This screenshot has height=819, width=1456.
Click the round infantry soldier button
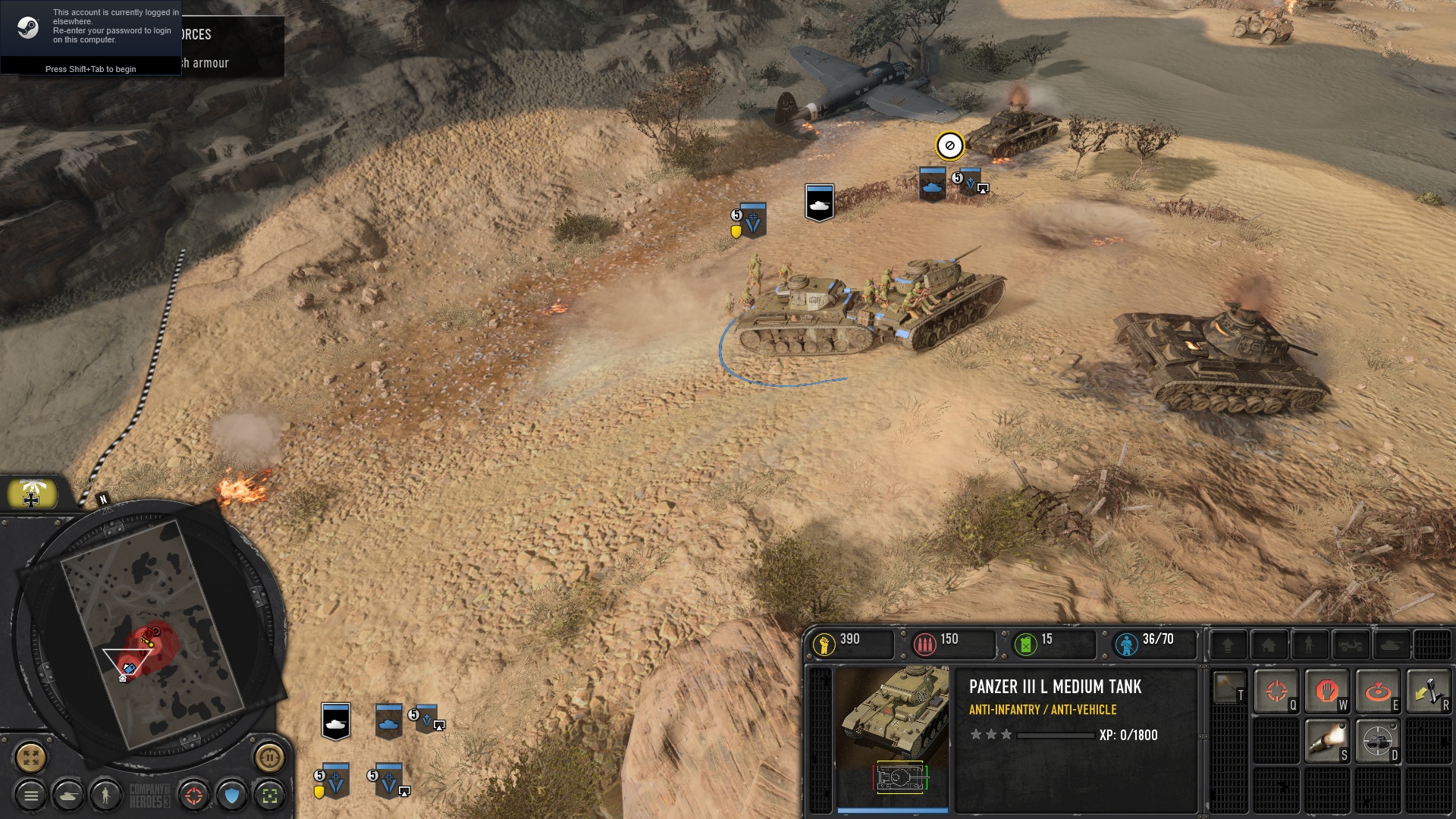pyautogui.click(x=106, y=795)
